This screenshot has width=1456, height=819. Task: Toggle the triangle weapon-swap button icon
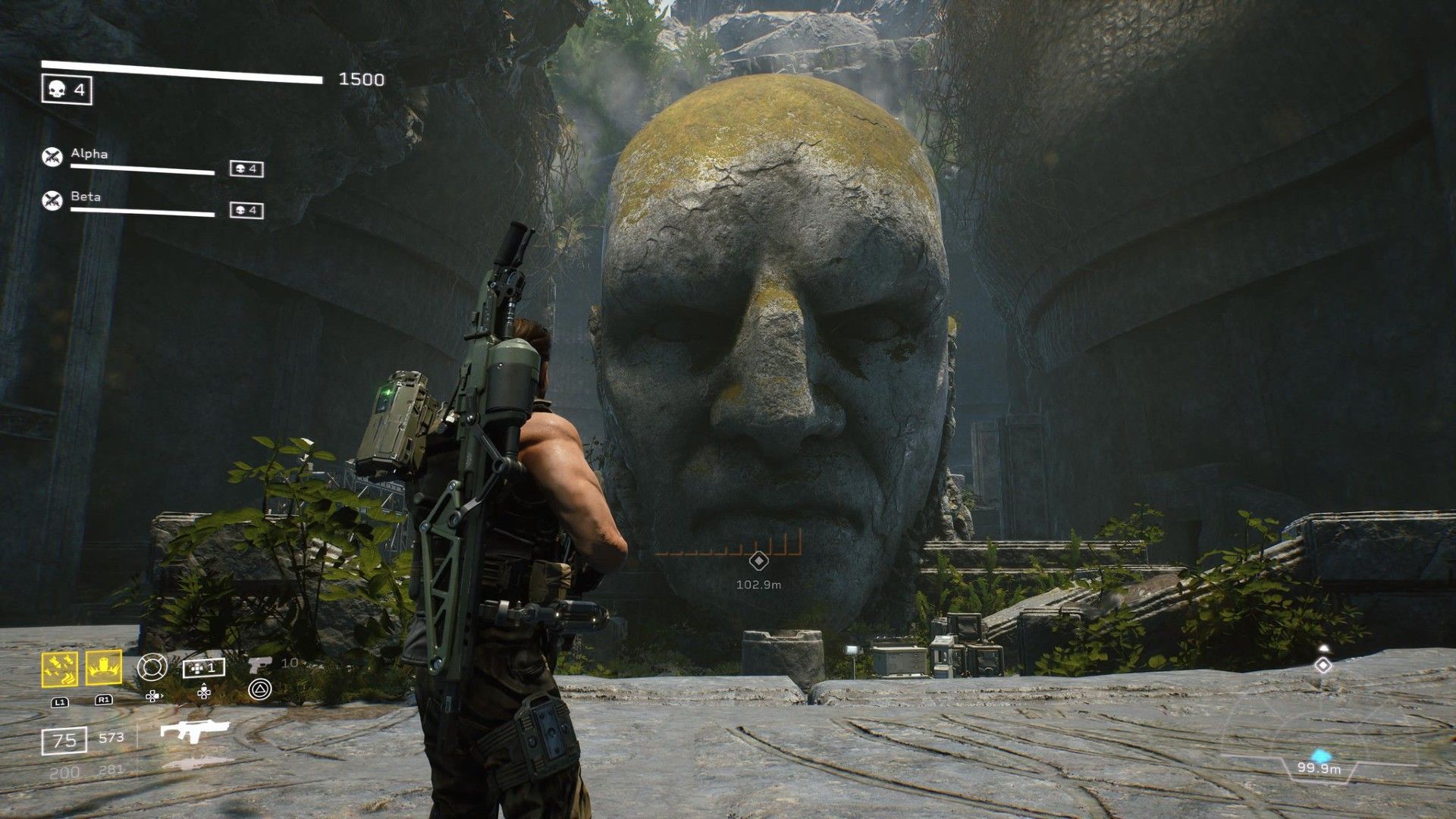click(259, 689)
